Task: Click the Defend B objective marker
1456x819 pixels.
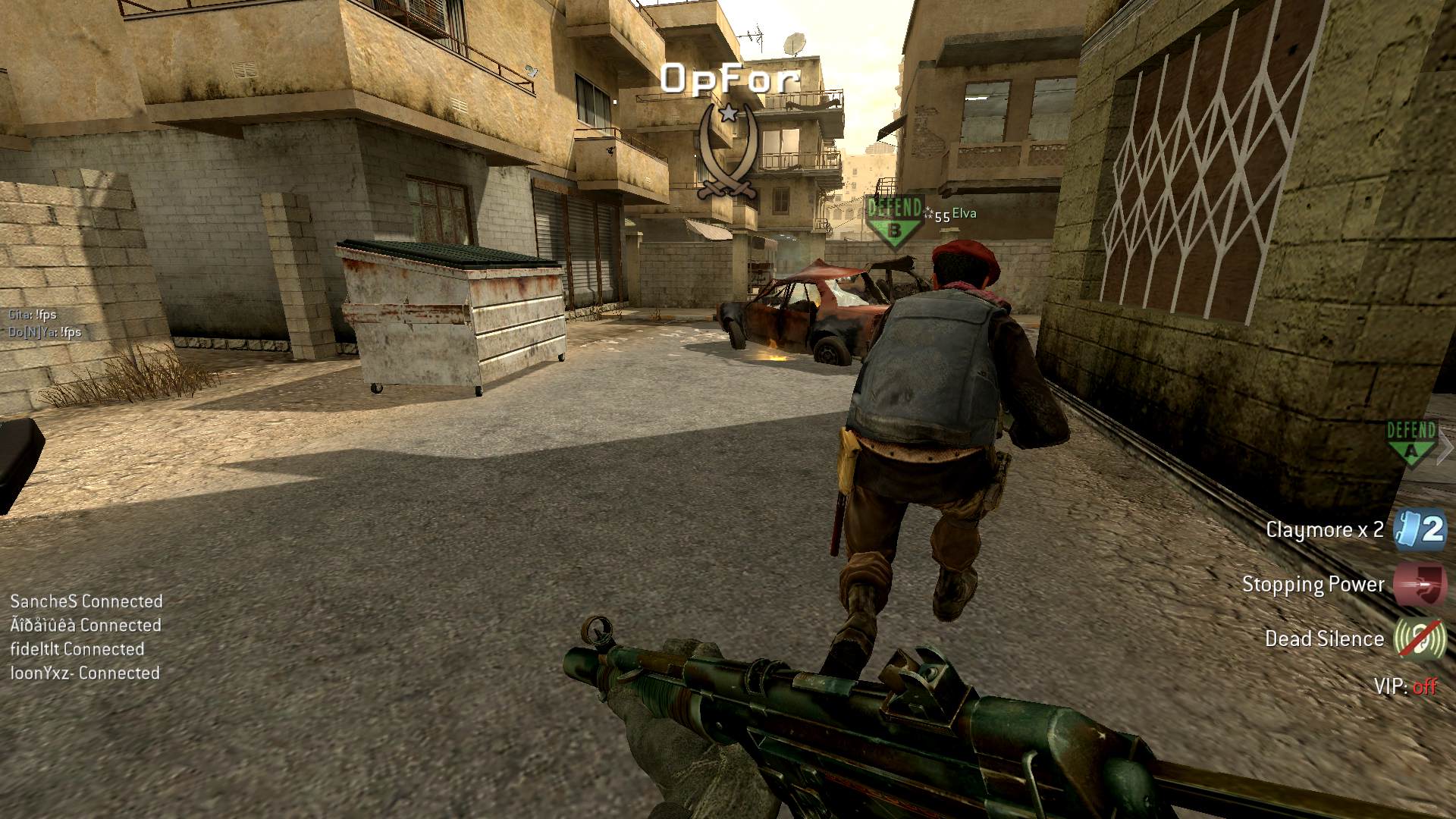Action: click(895, 221)
